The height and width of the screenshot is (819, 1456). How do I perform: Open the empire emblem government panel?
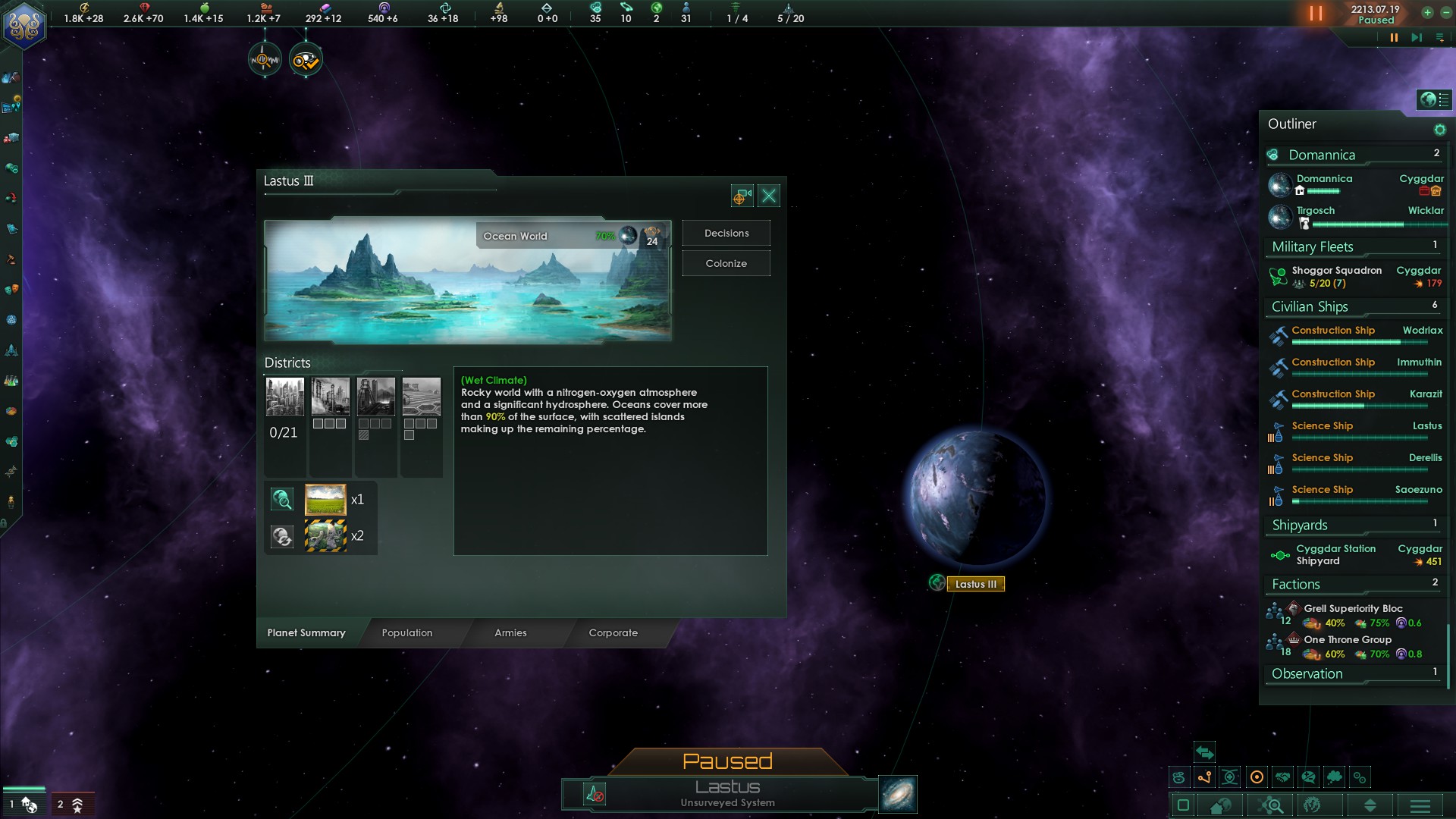coord(24,24)
